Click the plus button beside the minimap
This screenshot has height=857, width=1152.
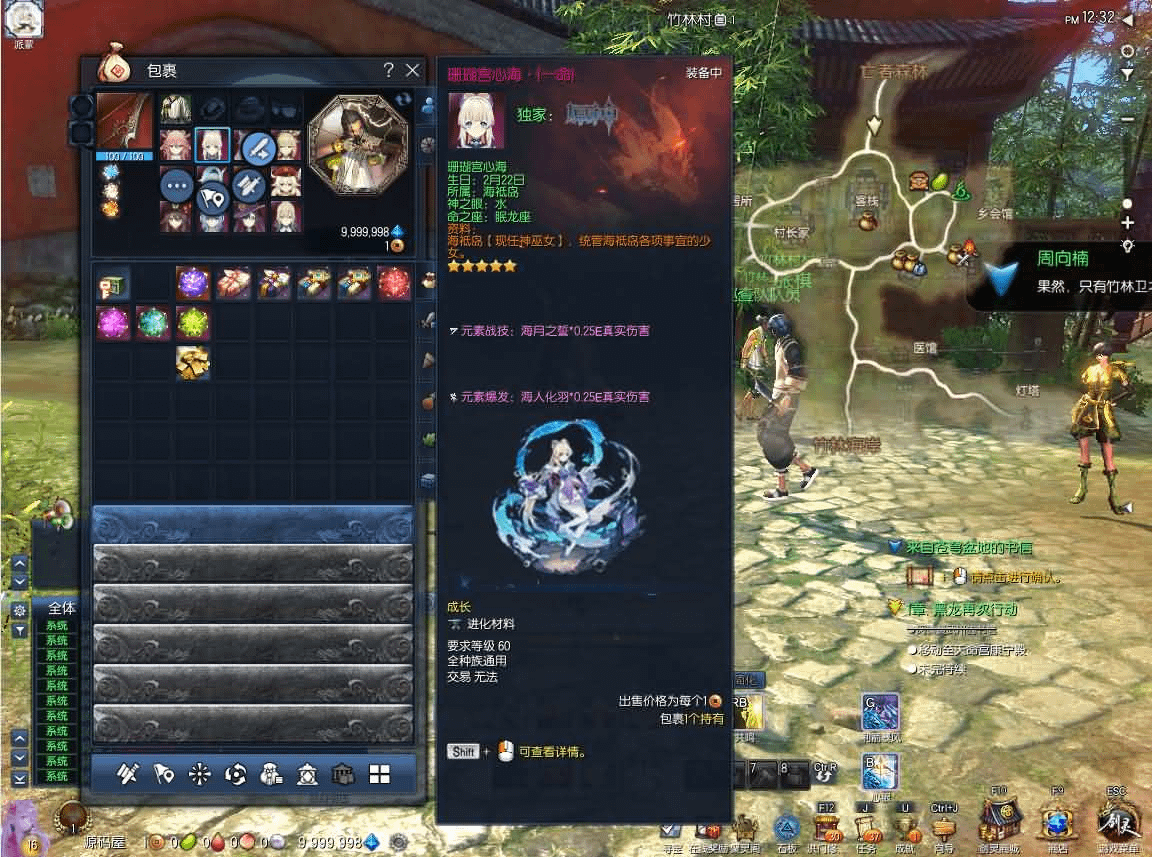click(1128, 223)
